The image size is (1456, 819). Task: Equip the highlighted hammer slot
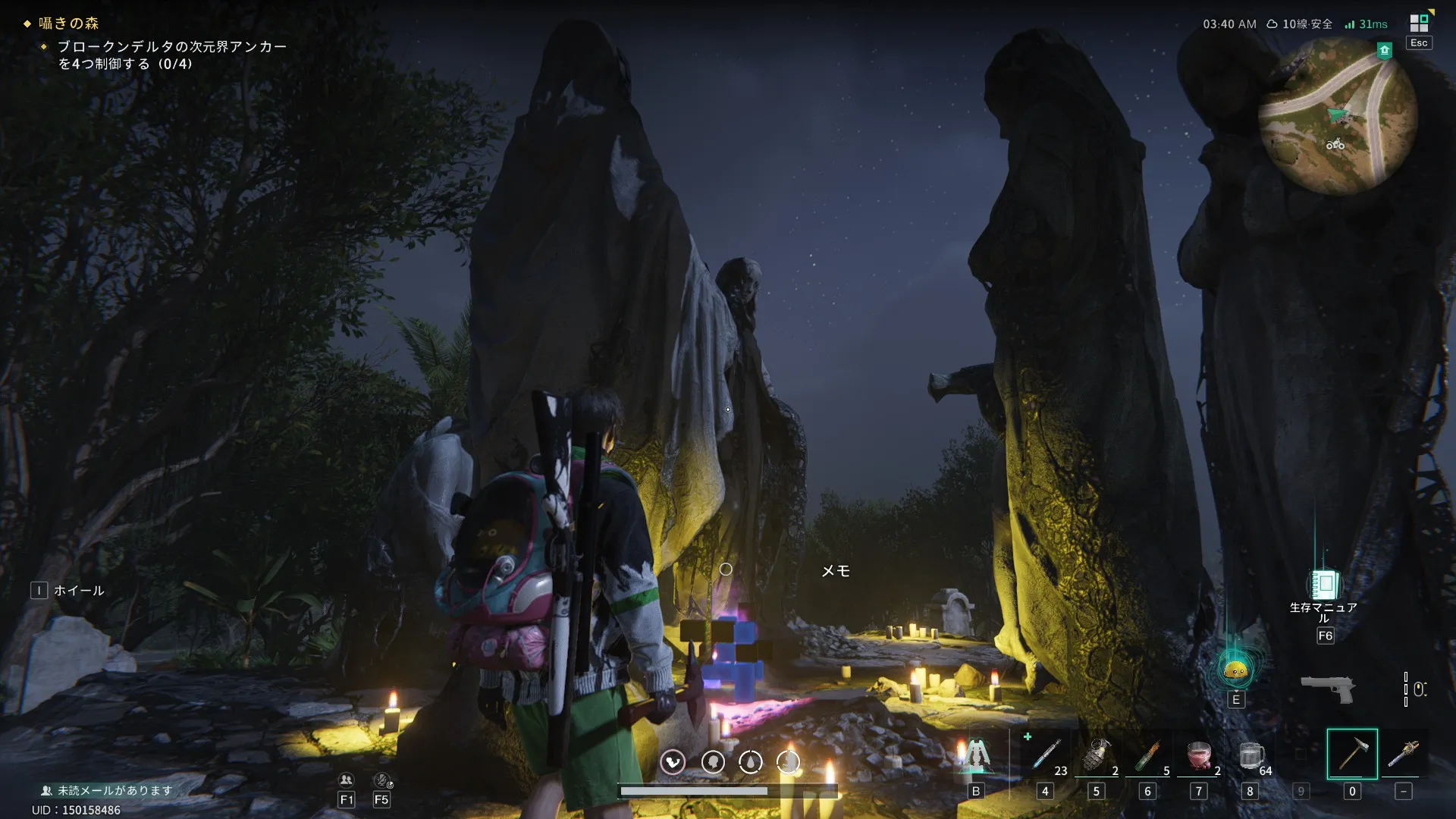(x=1352, y=754)
